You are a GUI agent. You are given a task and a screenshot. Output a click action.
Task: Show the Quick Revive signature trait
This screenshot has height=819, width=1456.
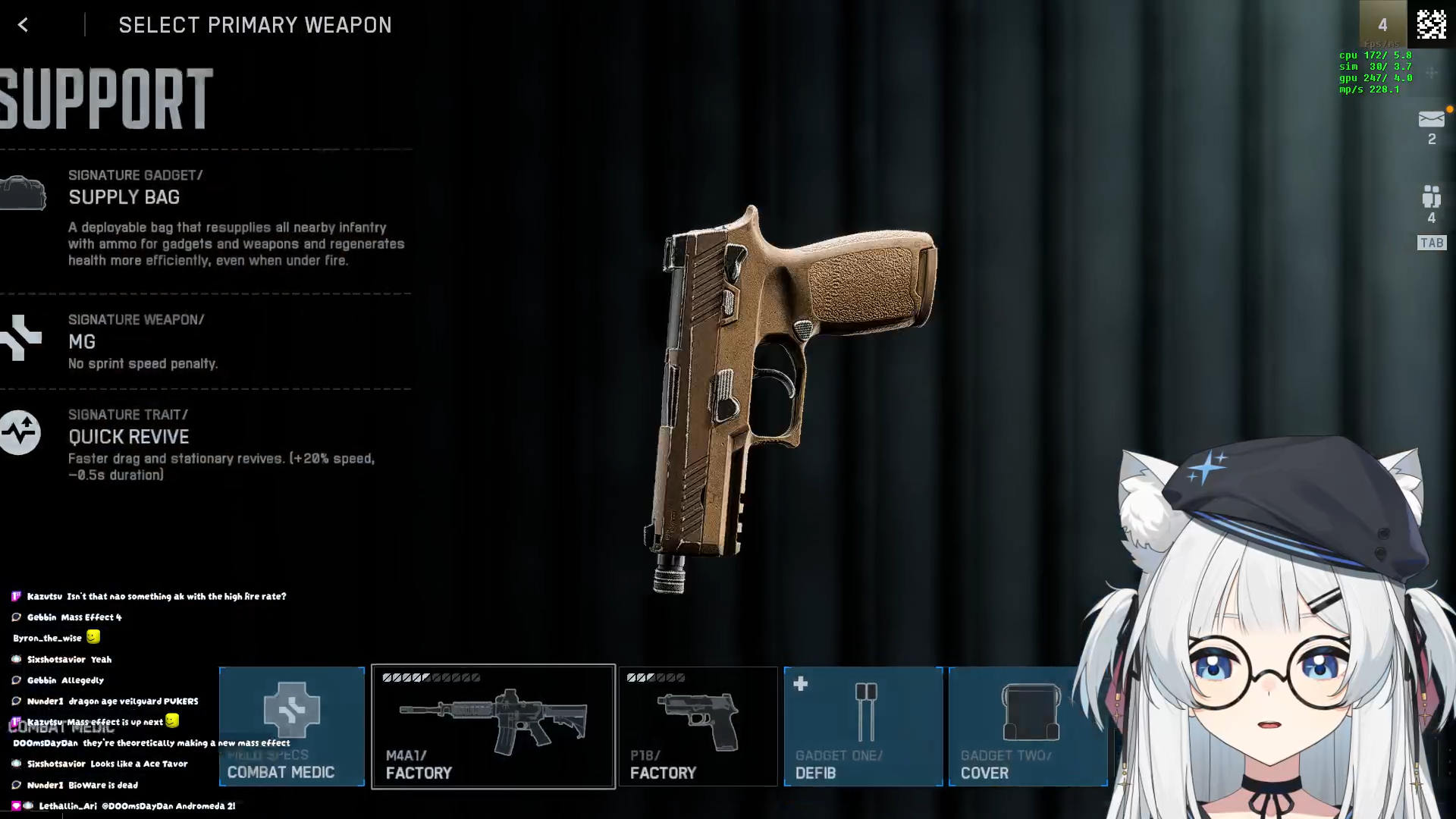point(129,437)
